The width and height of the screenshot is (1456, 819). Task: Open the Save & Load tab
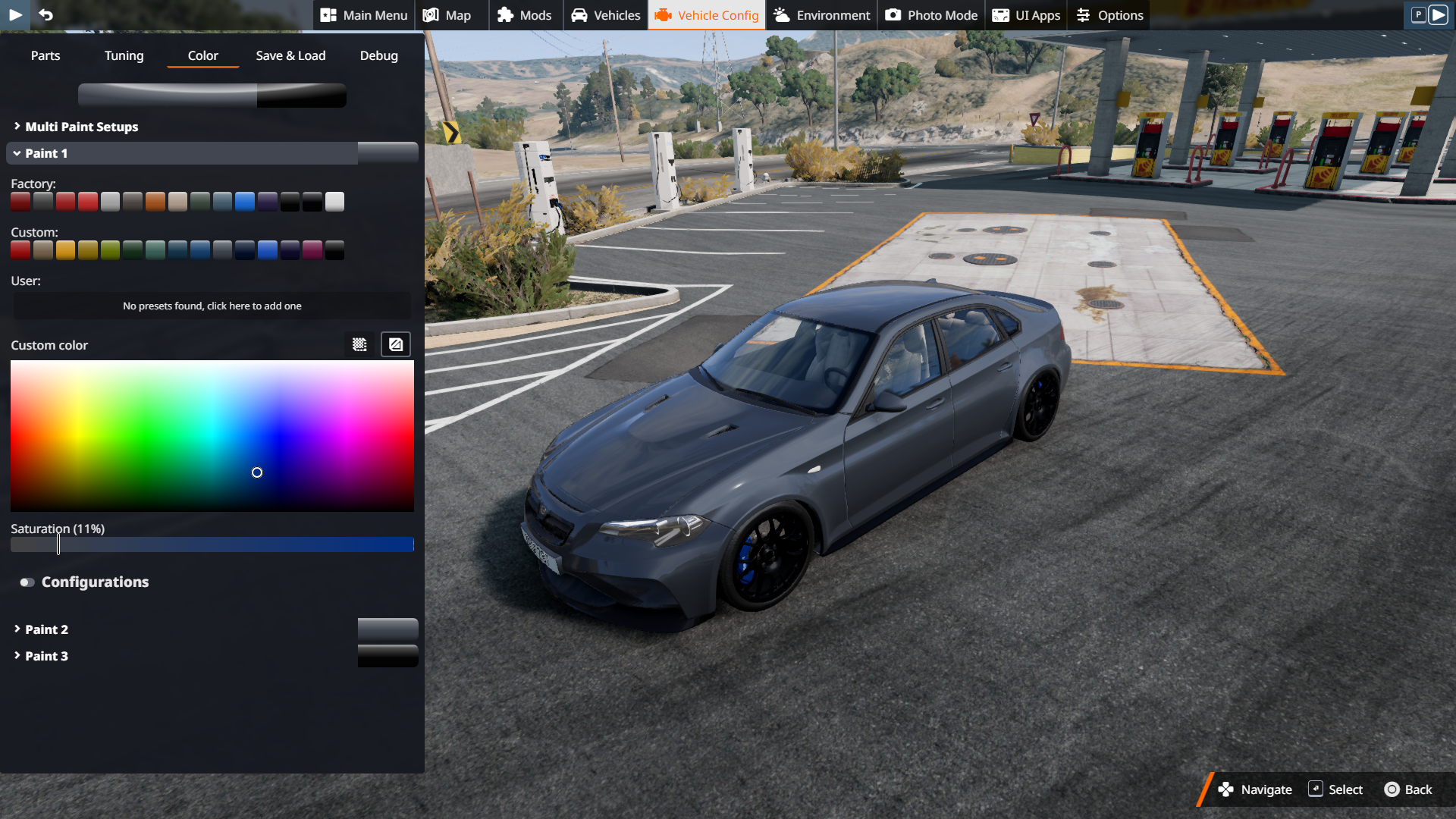pyautogui.click(x=290, y=55)
